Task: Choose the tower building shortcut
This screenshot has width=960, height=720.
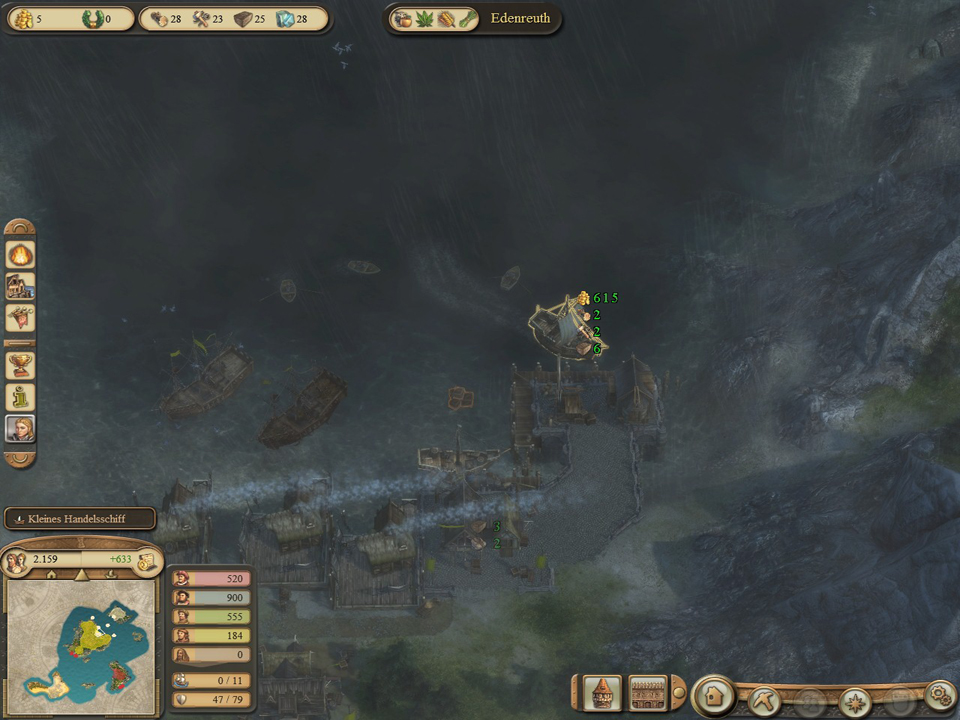Action: click(x=603, y=692)
